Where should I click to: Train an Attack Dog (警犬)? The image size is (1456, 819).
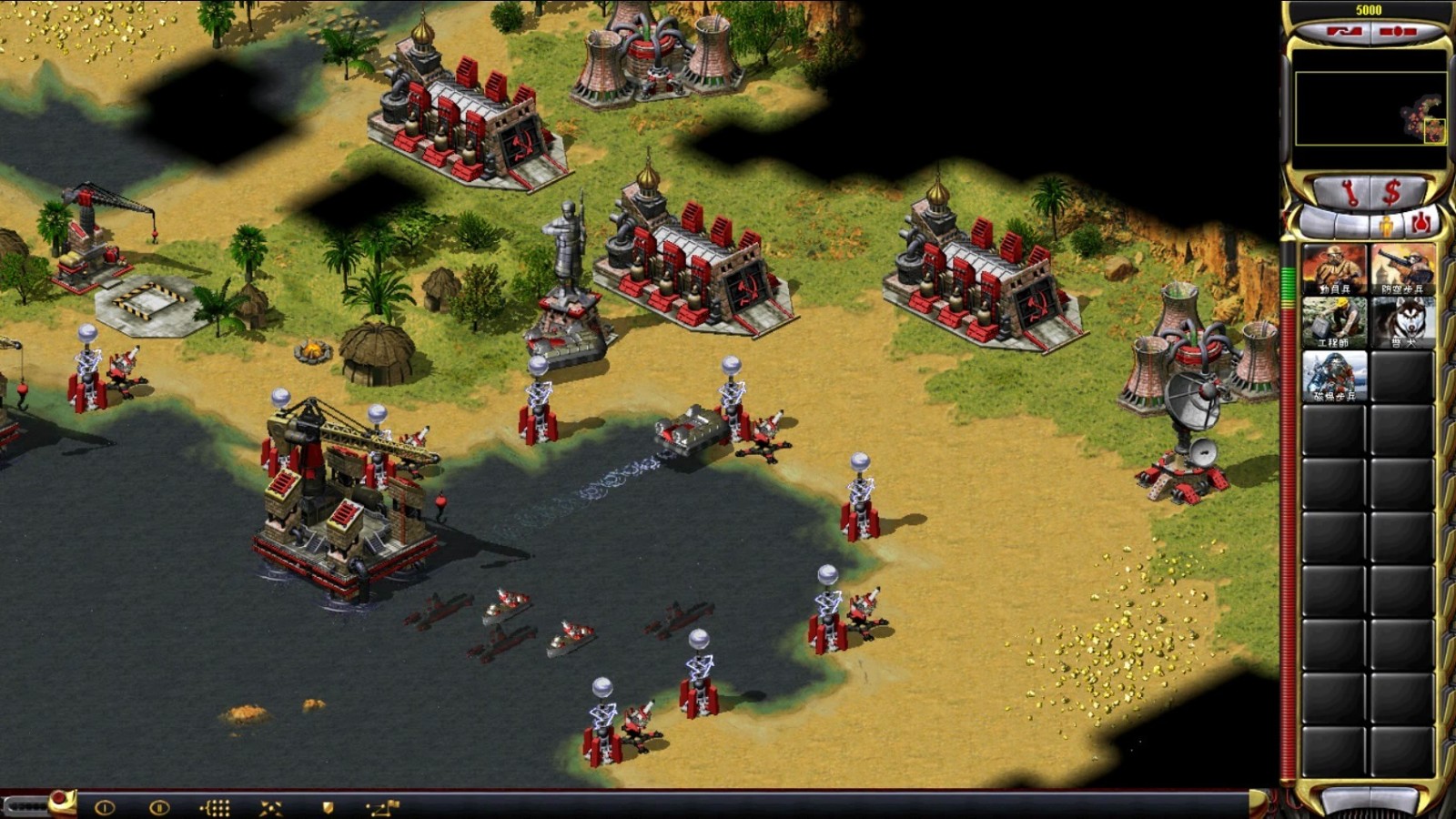[1402, 322]
